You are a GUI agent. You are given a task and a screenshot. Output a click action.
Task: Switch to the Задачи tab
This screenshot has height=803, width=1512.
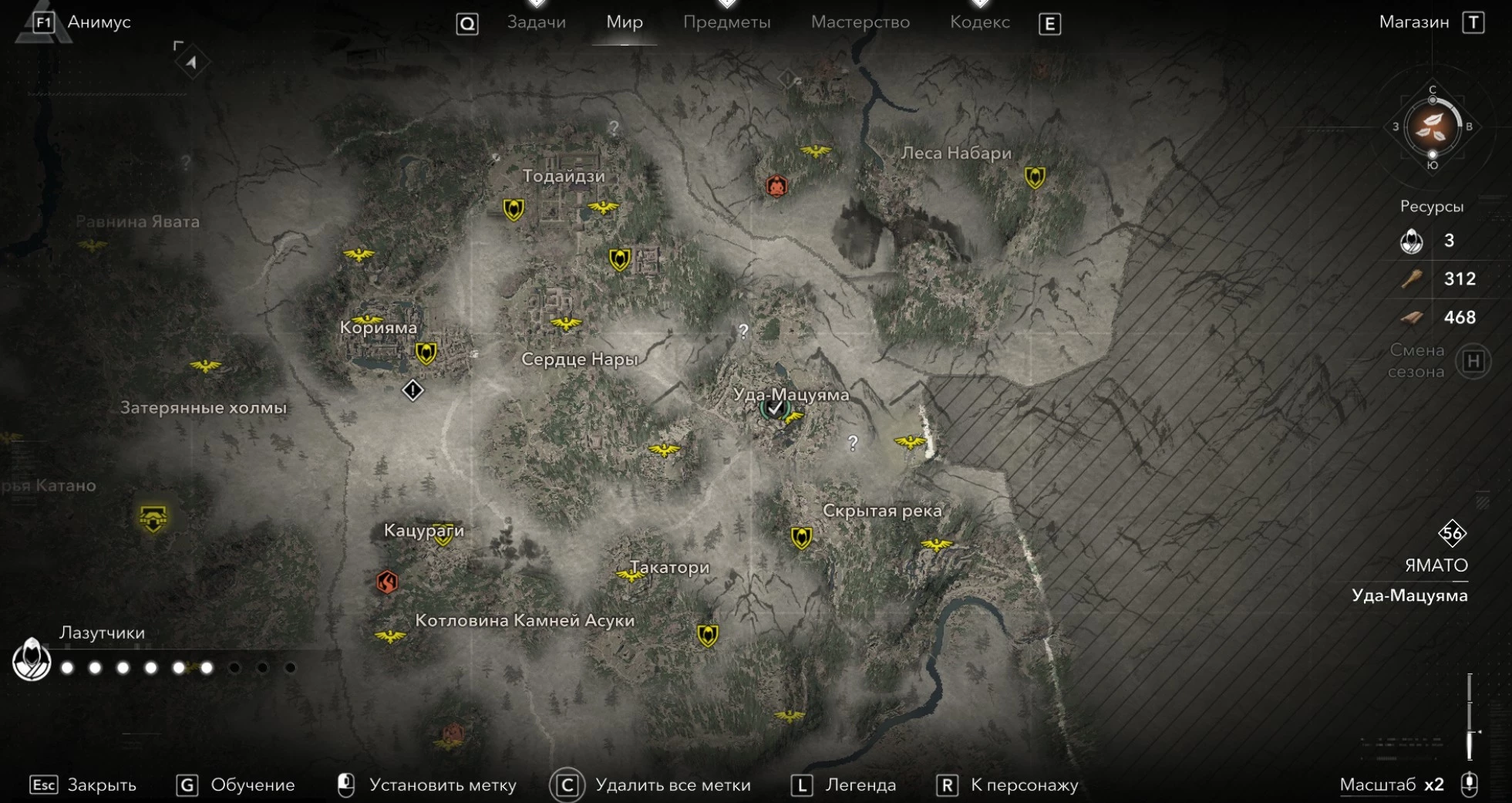point(536,22)
